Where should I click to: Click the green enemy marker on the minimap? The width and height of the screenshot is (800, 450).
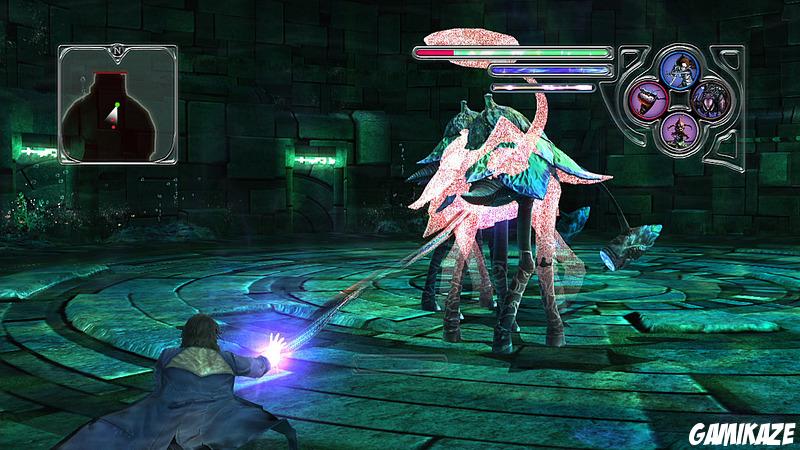pos(117,104)
